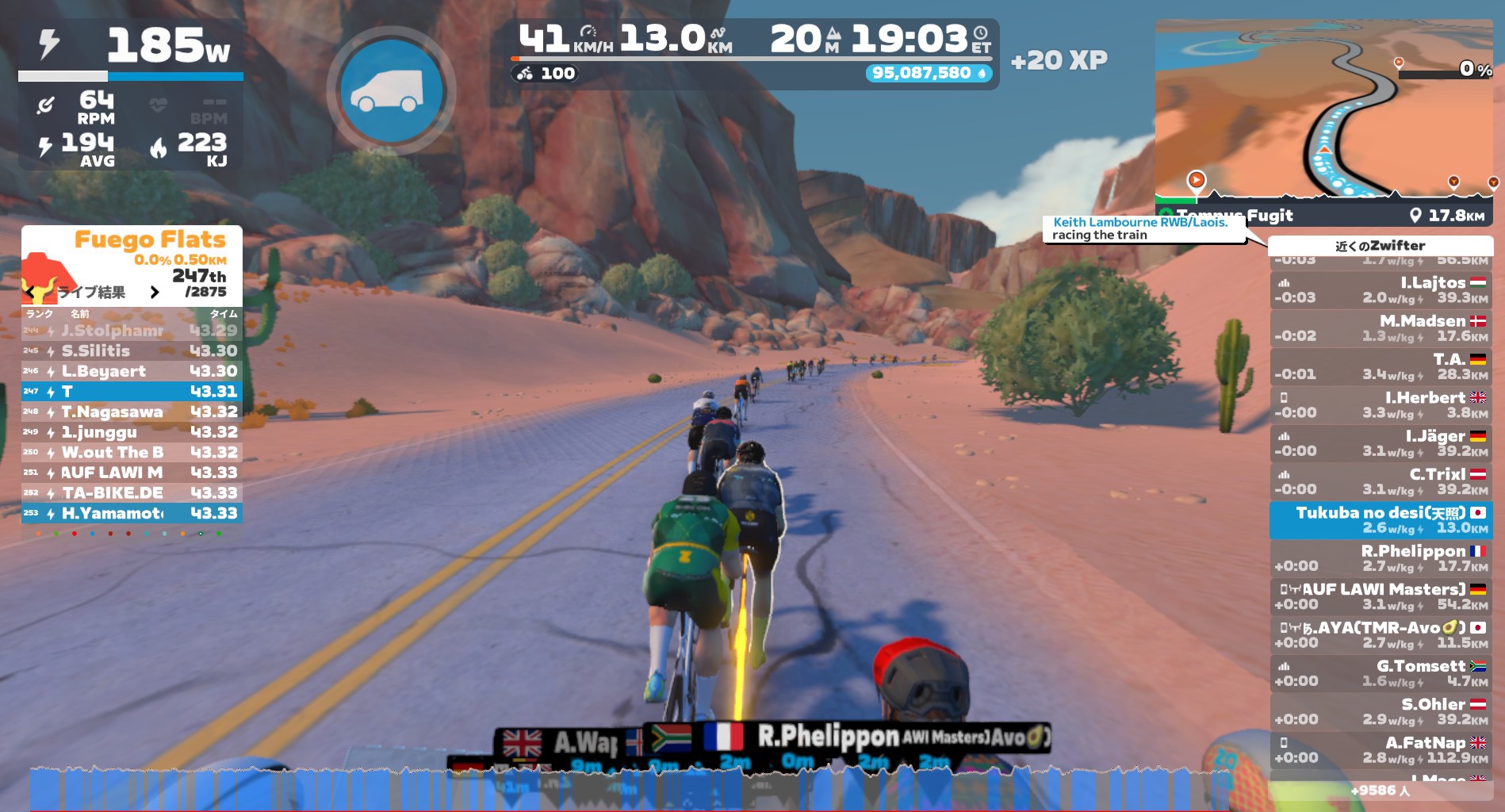Click the Fuego Flats segment header

149,239
